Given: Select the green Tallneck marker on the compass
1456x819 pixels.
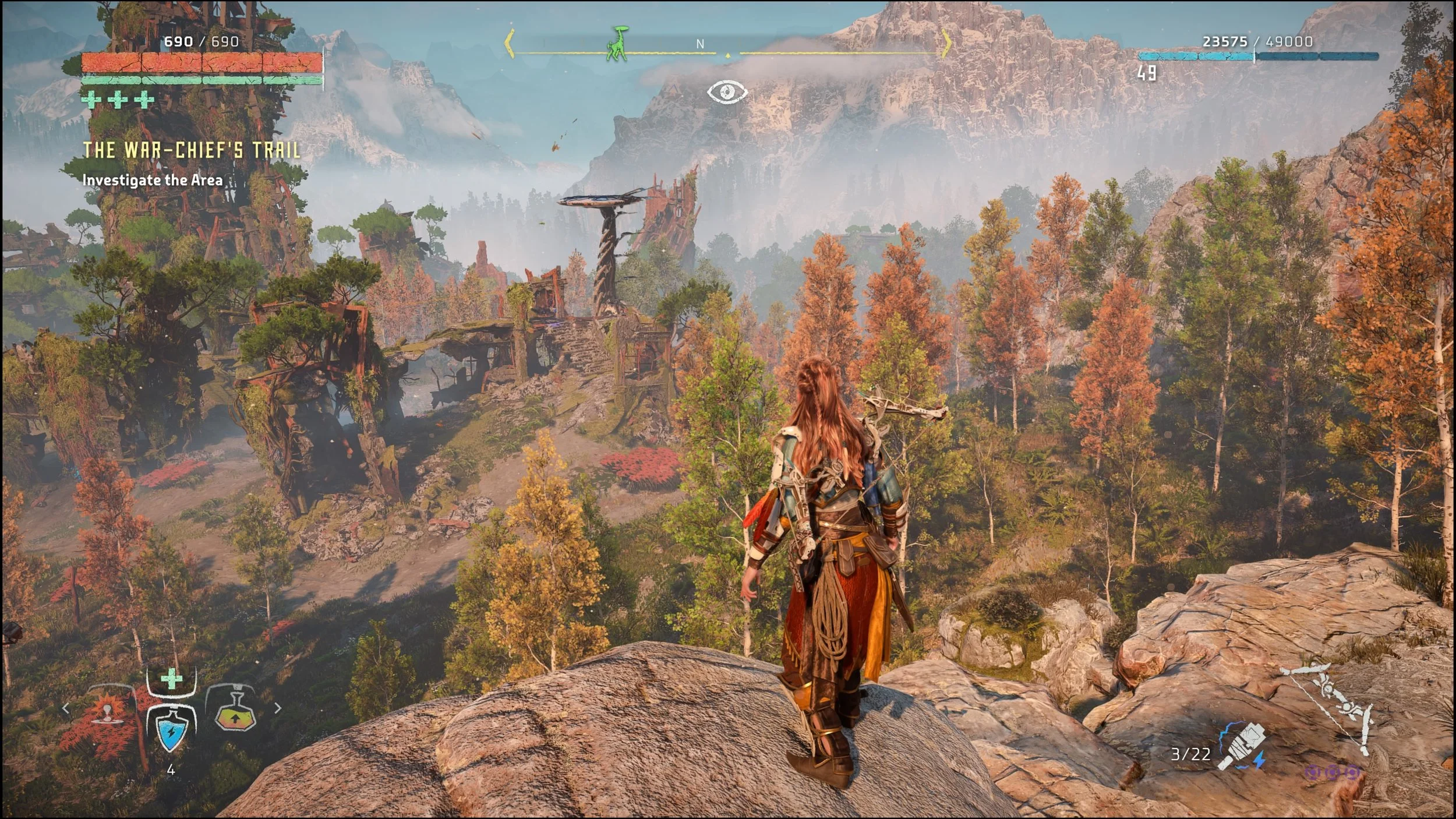Looking at the screenshot, I should [x=617, y=44].
